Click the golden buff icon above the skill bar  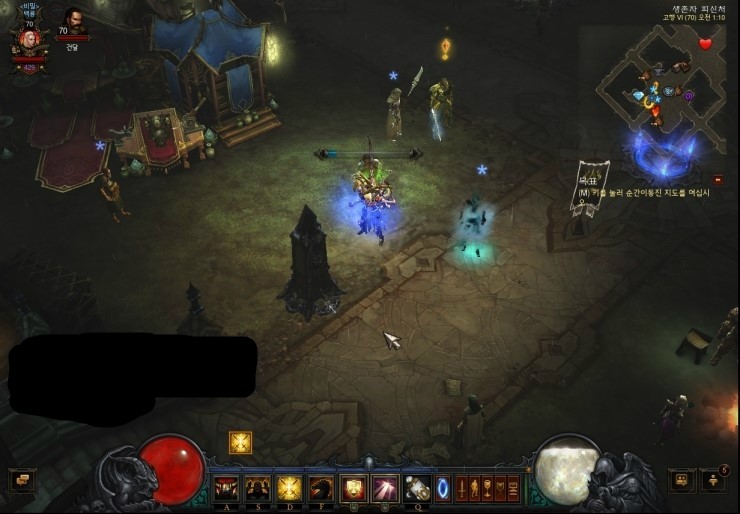[x=240, y=442]
